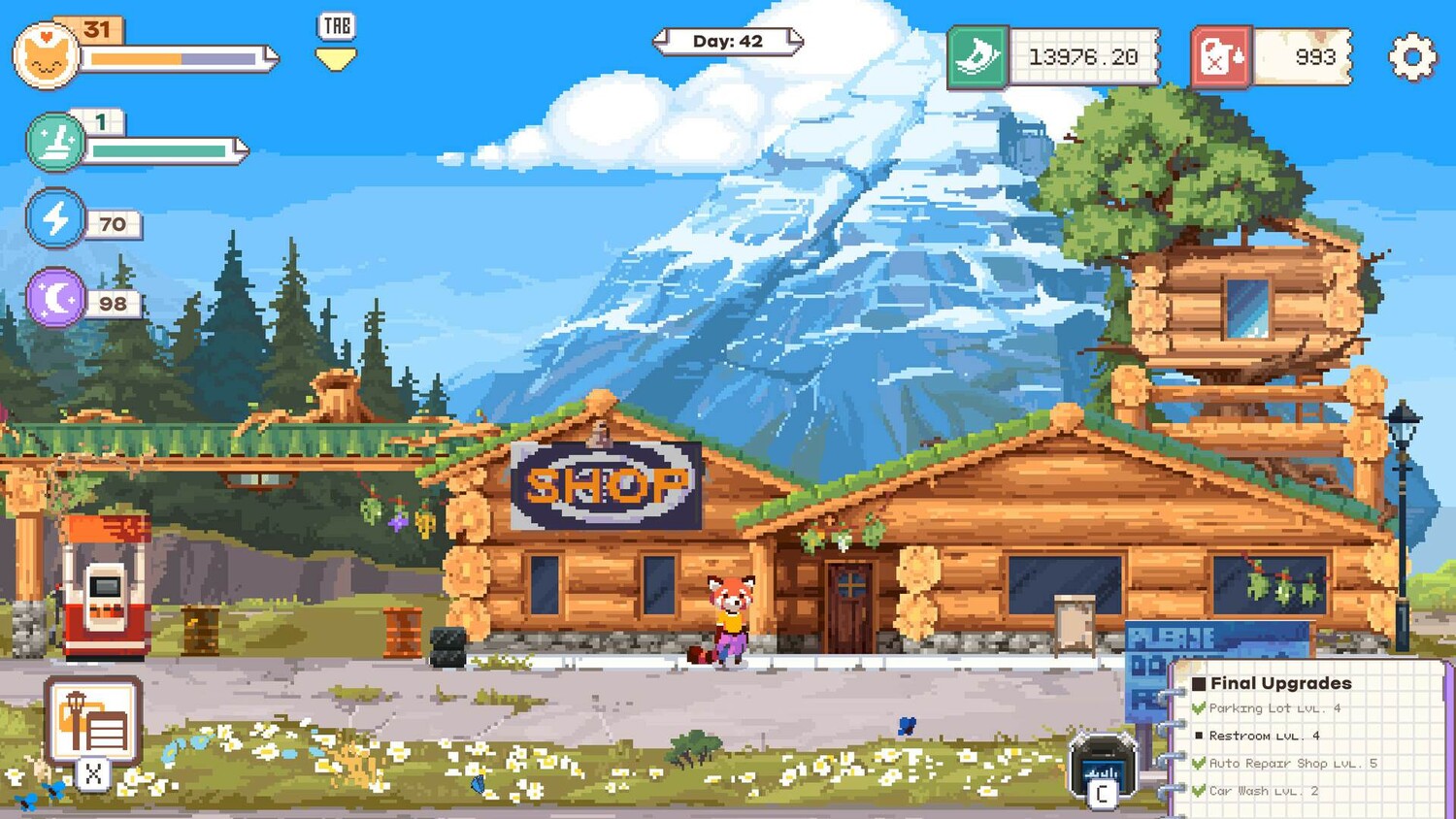Viewport: 1456px width, 819px height.
Task: Select the purple moon sleep icon
Action: tap(56, 298)
